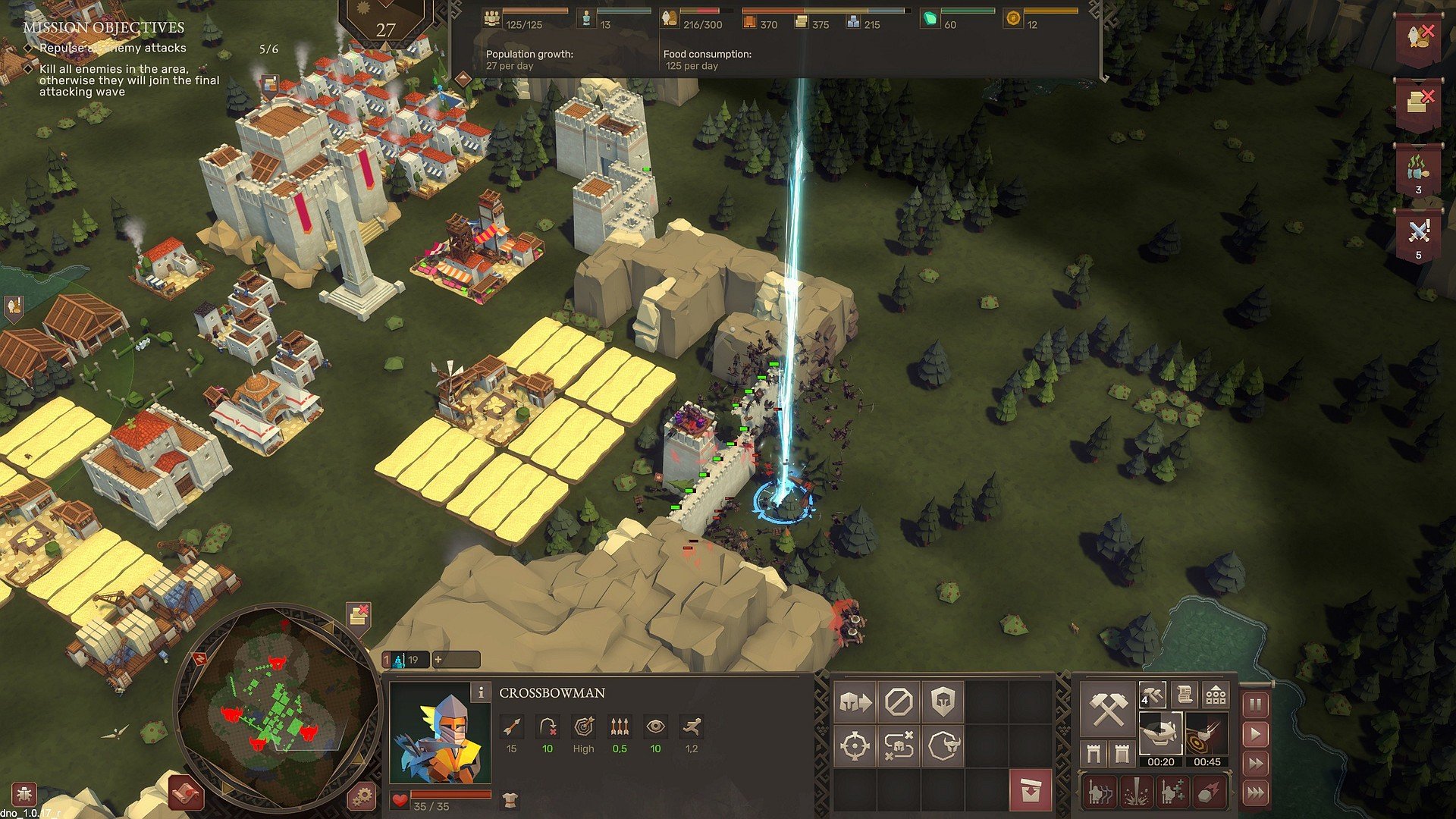Open settings via the gear beside the minimap

click(362, 795)
